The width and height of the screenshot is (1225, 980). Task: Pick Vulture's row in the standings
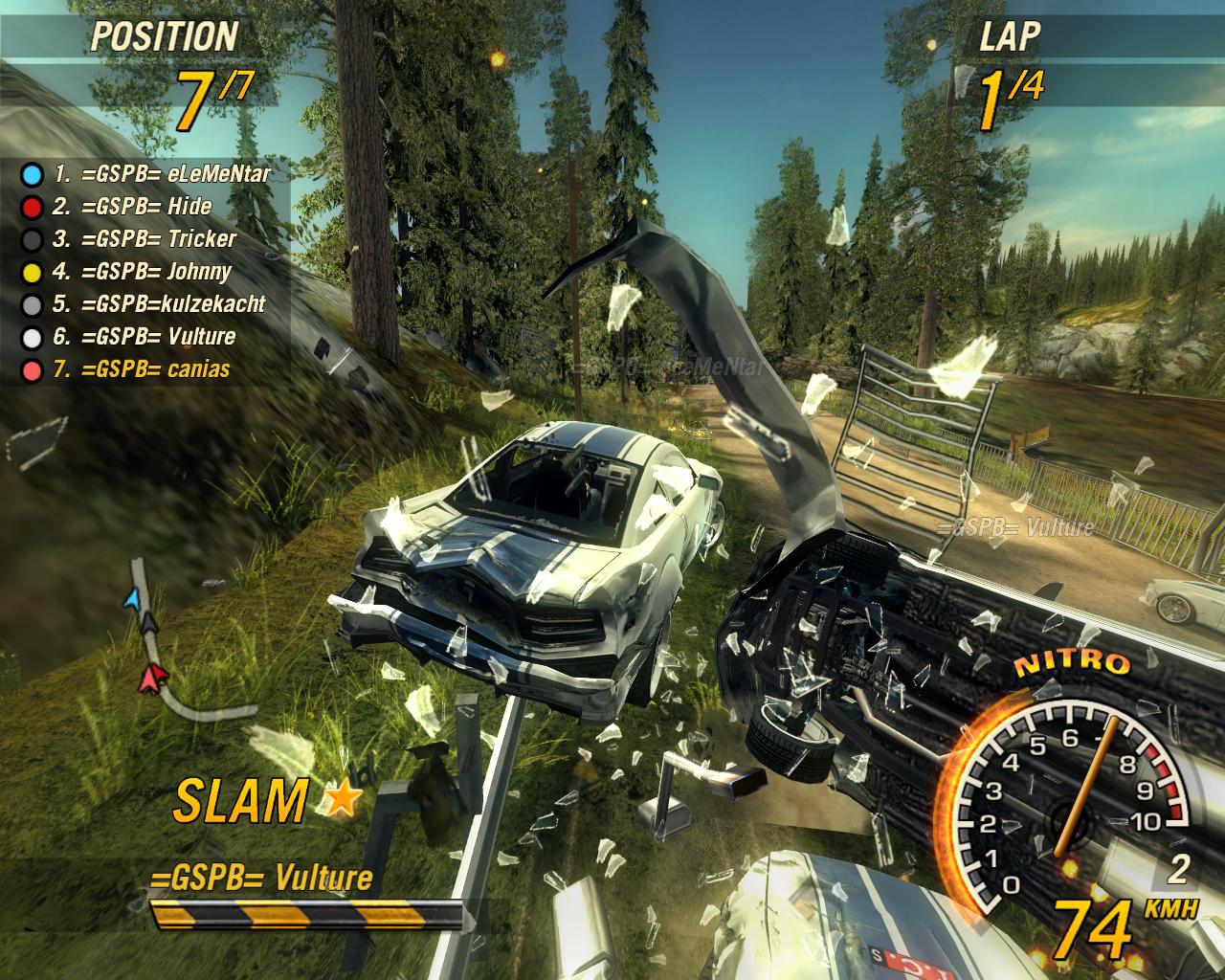[144, 337]
